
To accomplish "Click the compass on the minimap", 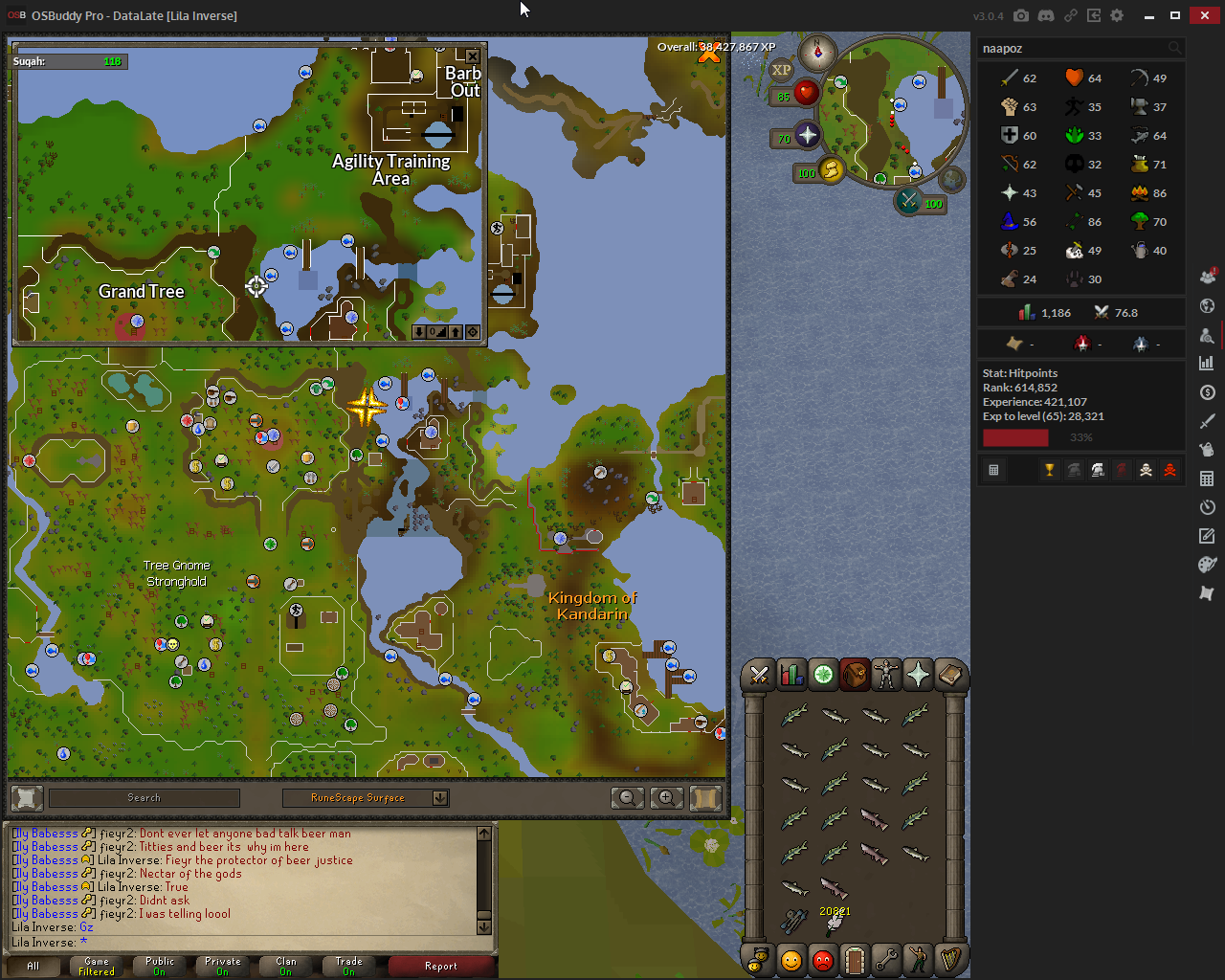I will pyautogui.click(x=817, y=53).
